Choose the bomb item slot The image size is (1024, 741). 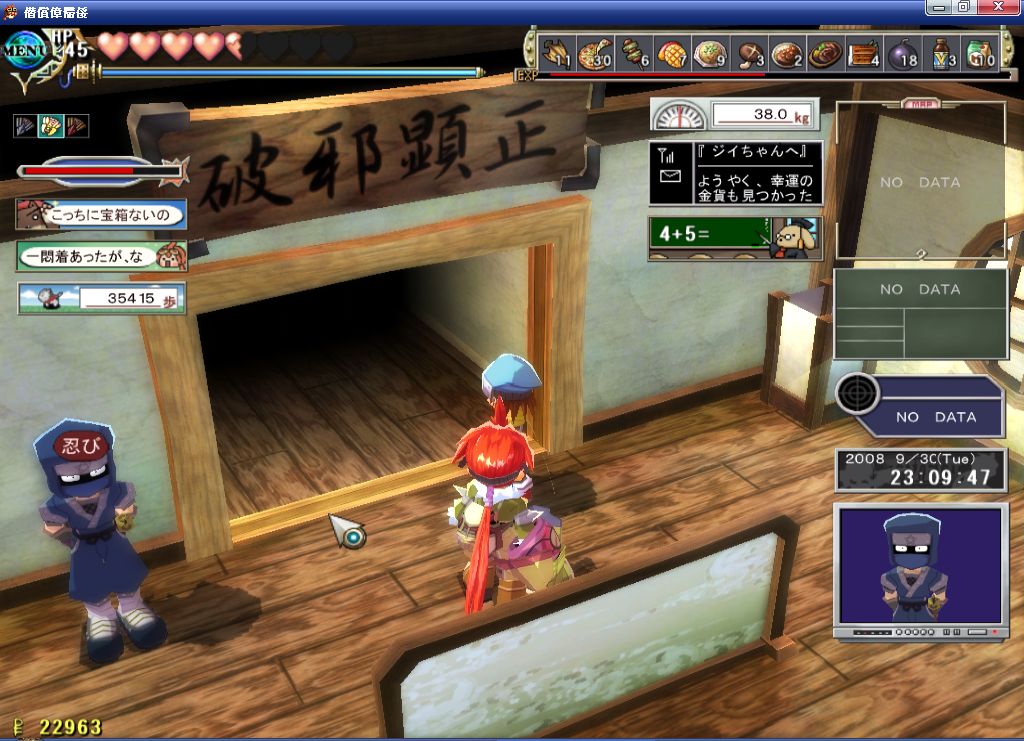pos(903,53)
